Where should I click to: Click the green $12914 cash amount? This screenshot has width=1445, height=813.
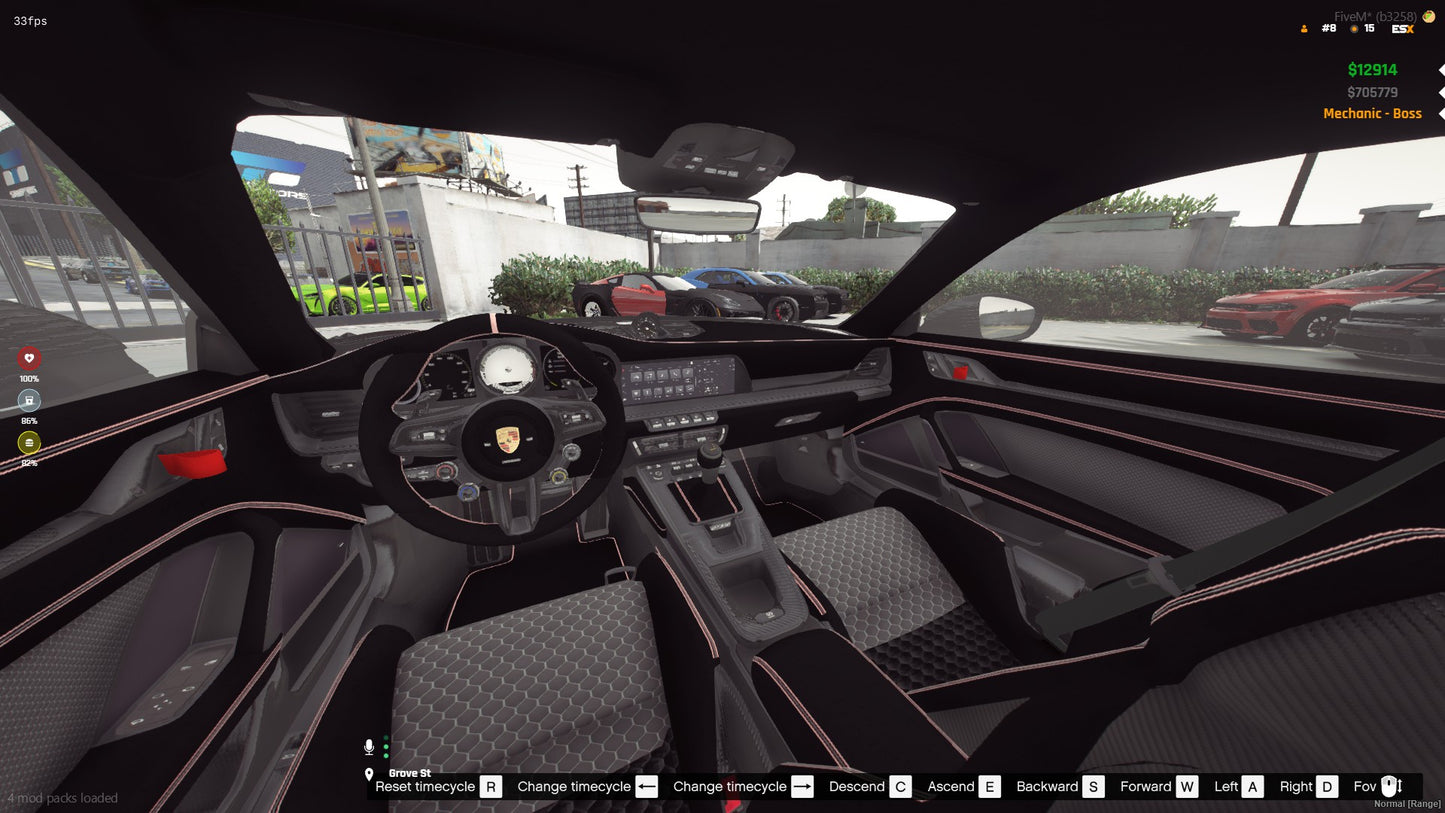tap(1372, 69)
